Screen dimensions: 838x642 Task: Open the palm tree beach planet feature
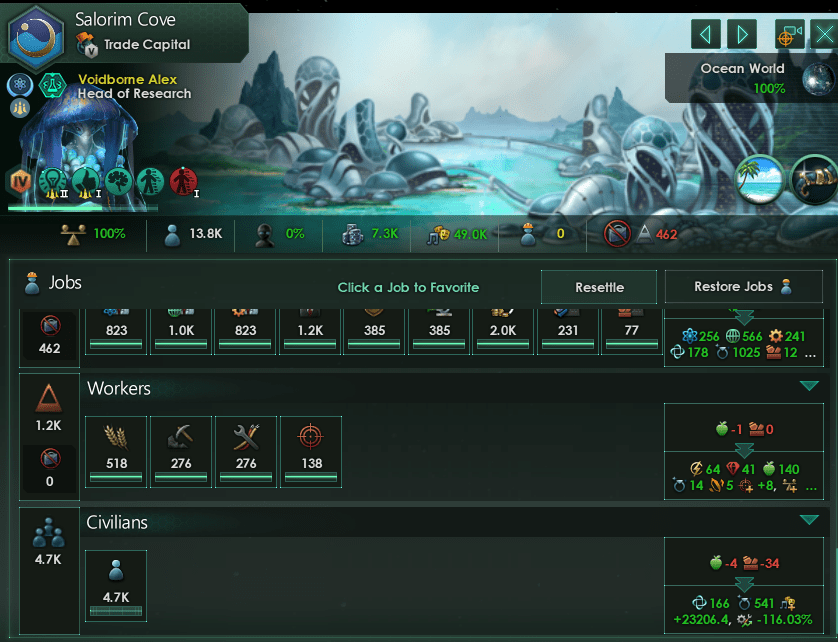[x=760, y=179]
